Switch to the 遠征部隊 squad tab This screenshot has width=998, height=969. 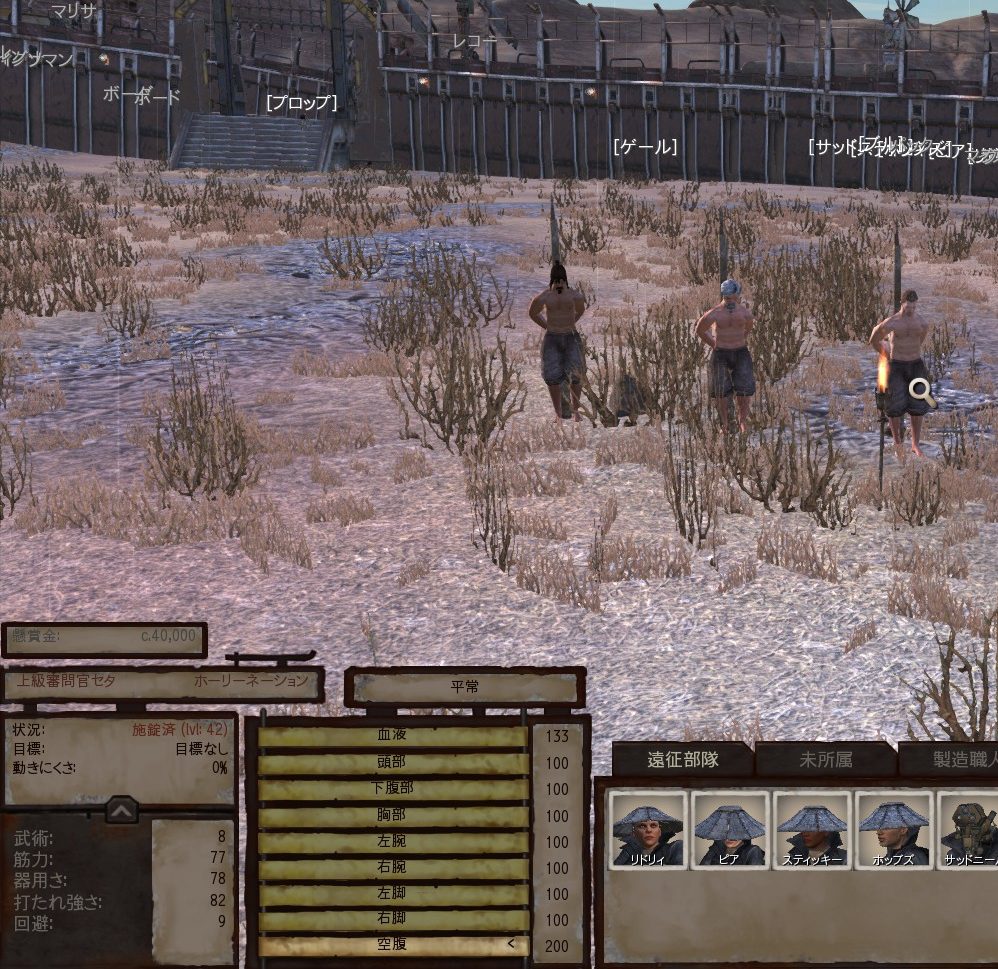pyautogui.click(x=684, y=759)
